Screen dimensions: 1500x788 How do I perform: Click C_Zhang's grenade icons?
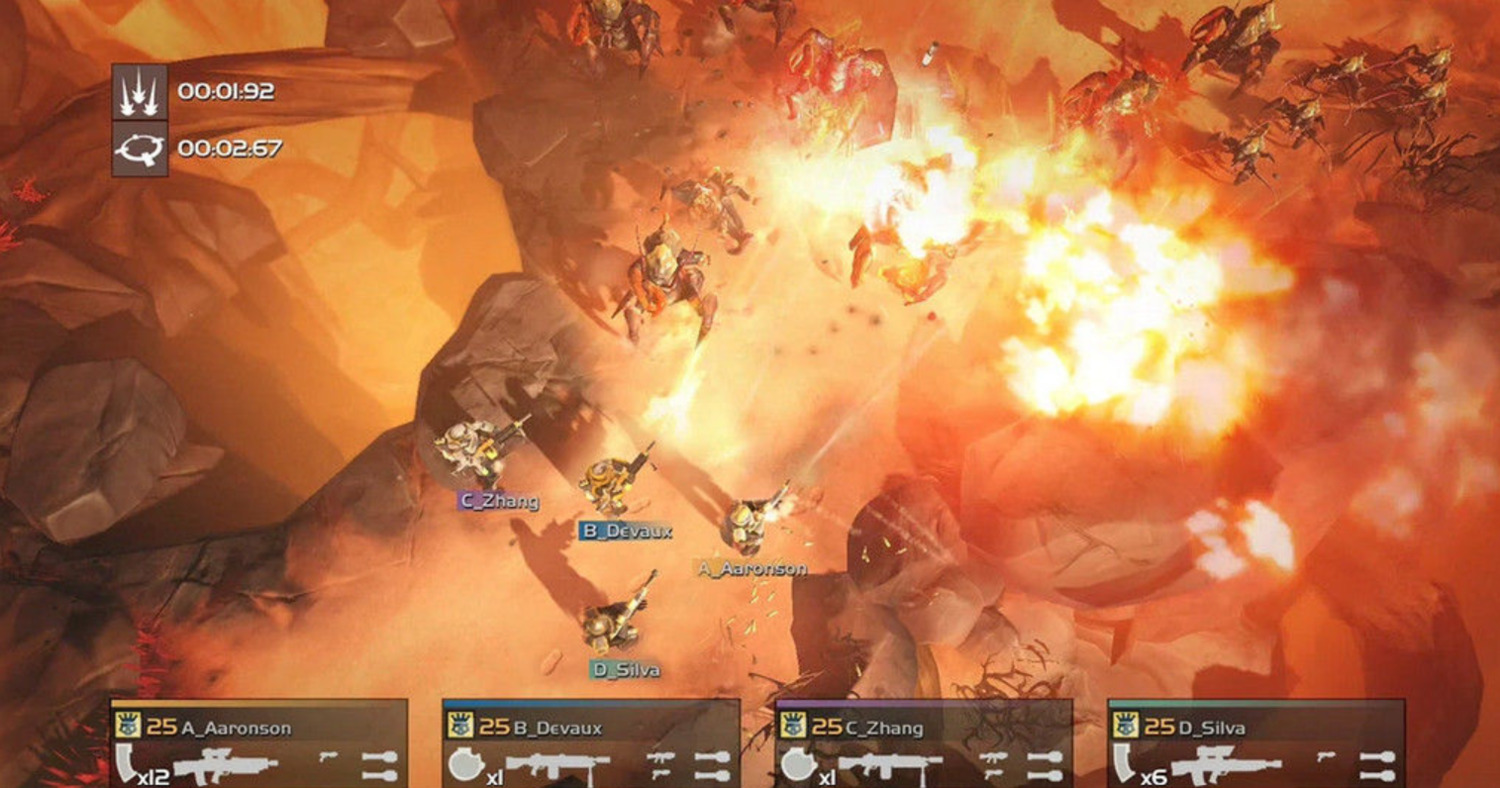[1044, 766]
